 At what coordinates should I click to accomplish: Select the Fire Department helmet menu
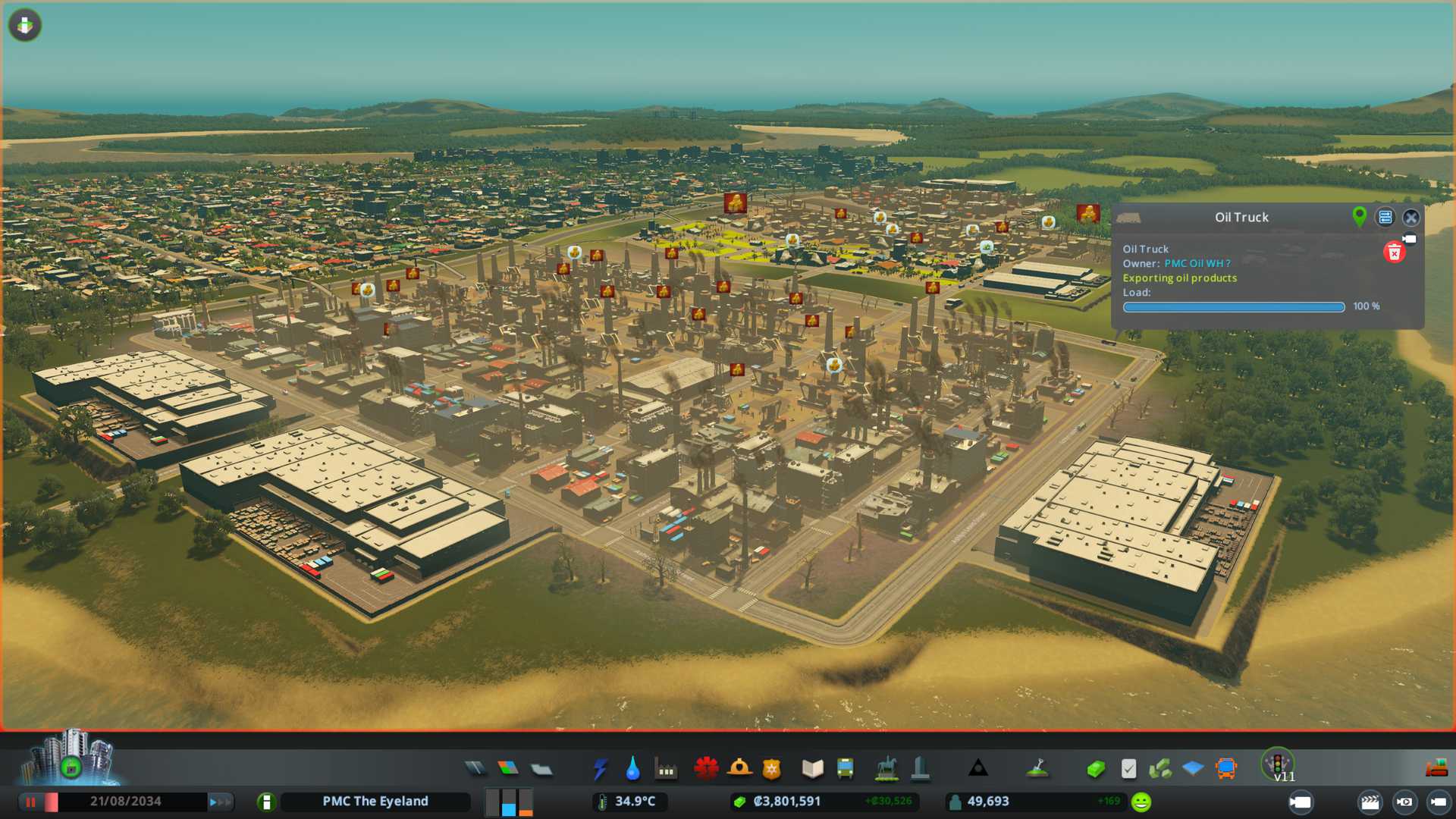[x=739, y=769]
